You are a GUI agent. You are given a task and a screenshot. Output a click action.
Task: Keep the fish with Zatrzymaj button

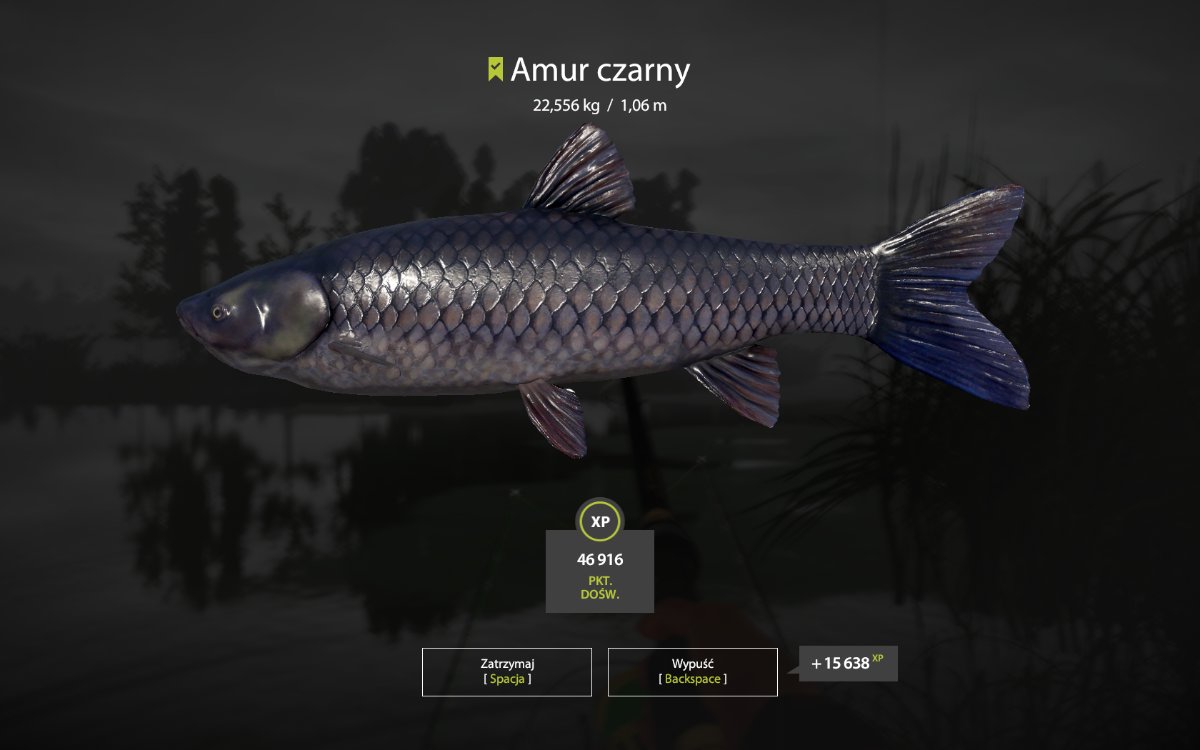click(x=506, y=671)
